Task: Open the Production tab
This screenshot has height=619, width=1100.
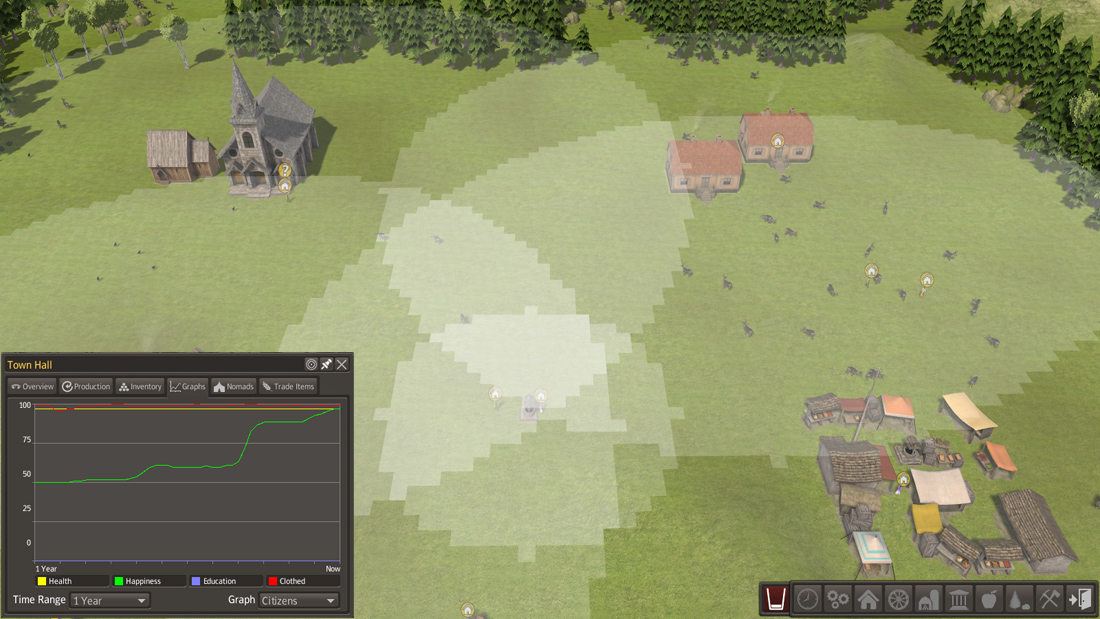Action: tap(86, 386)
